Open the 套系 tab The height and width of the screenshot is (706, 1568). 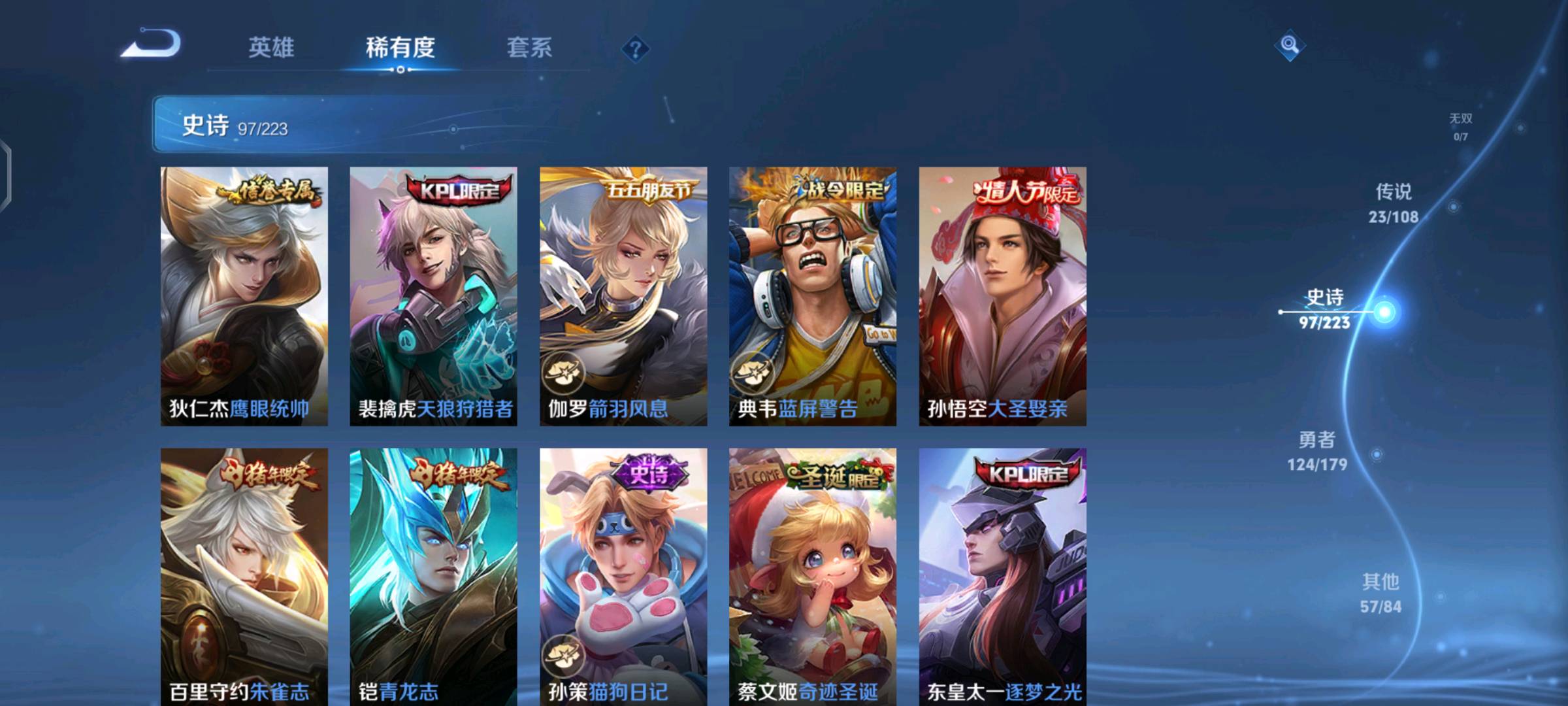[529, 48]
